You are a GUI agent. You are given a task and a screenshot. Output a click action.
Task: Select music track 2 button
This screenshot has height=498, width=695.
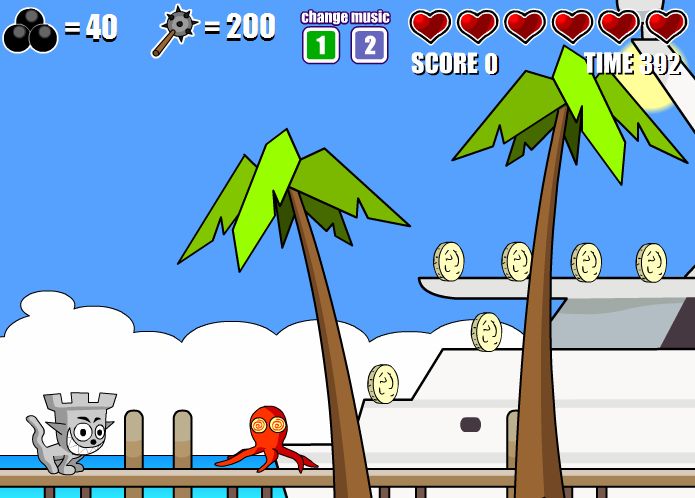point(369,45)
